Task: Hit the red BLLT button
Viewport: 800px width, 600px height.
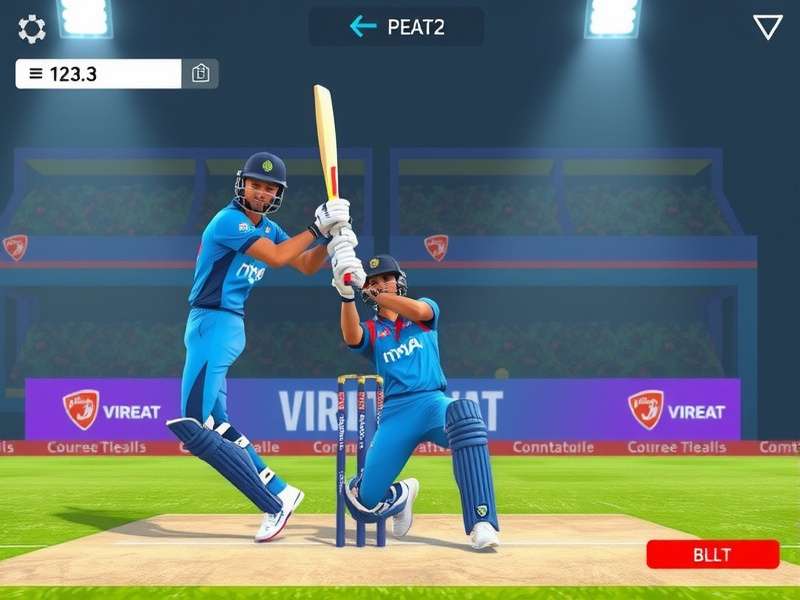Action: tap(712, 554)
